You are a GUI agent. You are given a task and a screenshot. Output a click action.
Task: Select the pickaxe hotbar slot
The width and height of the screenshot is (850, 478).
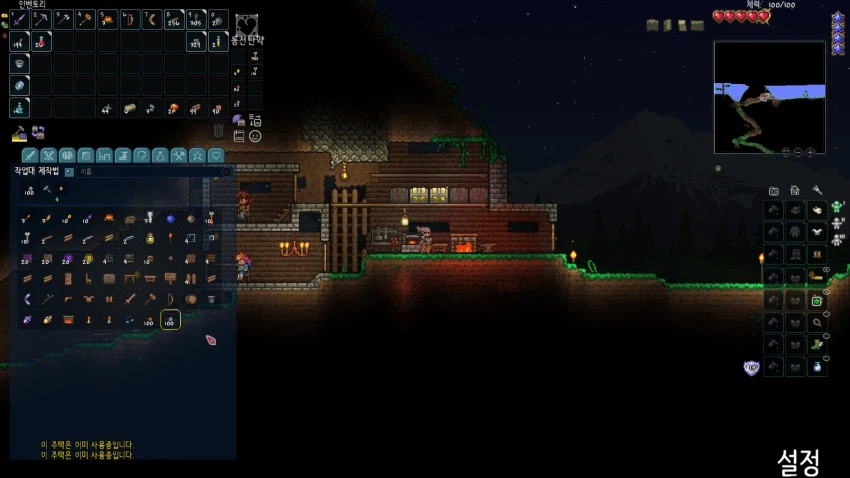coord(42,19)
